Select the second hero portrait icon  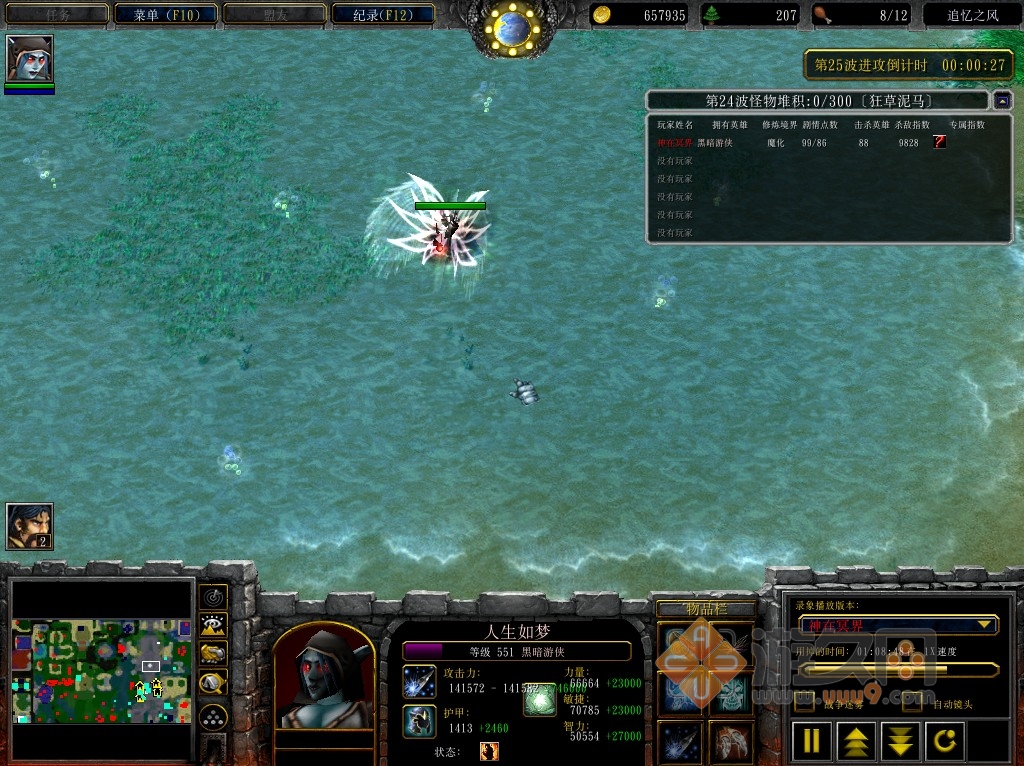pyautogui.click(x=29, y=526)
